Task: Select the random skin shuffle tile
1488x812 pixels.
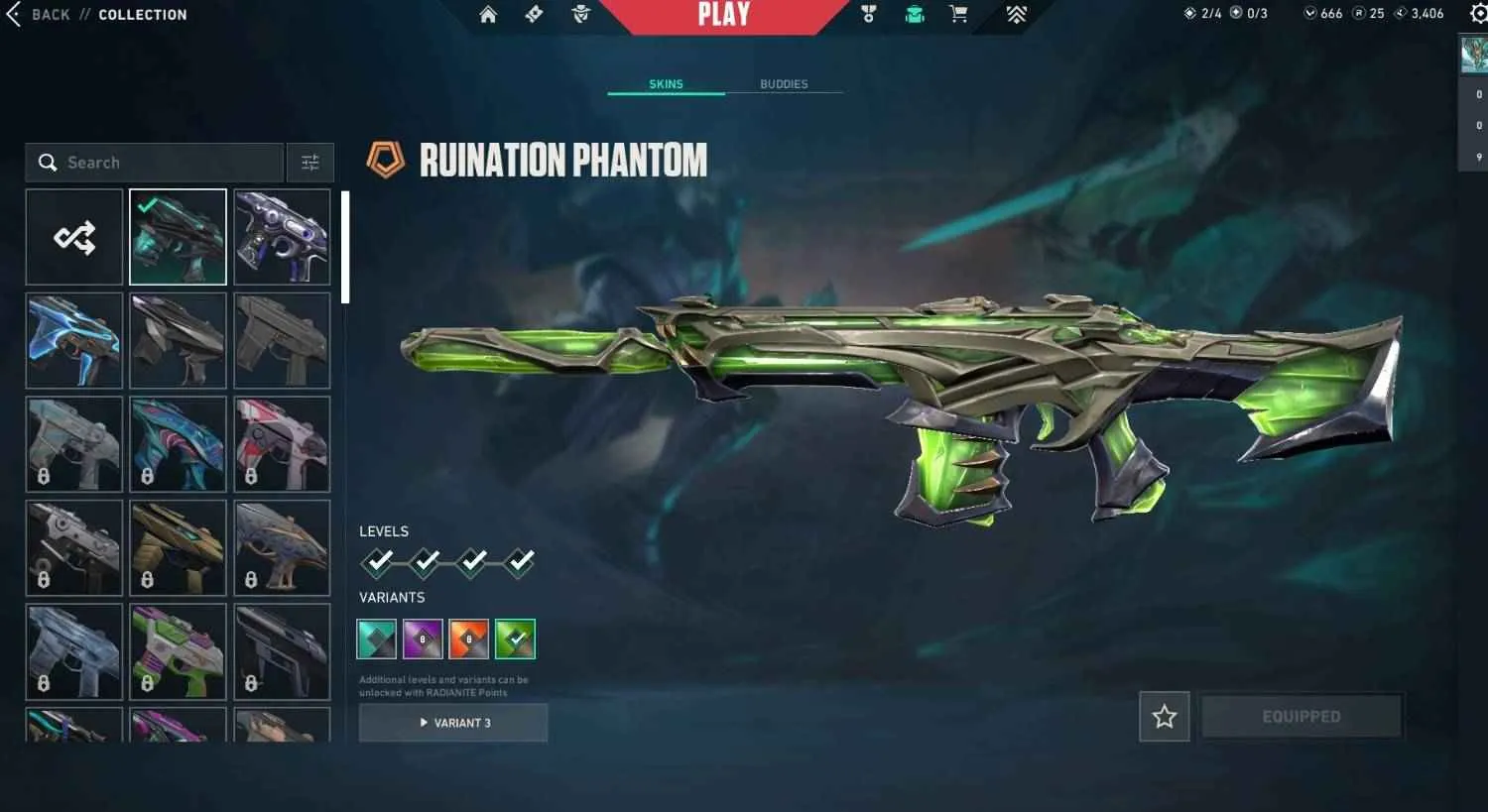Action: (x=74, y=236)
